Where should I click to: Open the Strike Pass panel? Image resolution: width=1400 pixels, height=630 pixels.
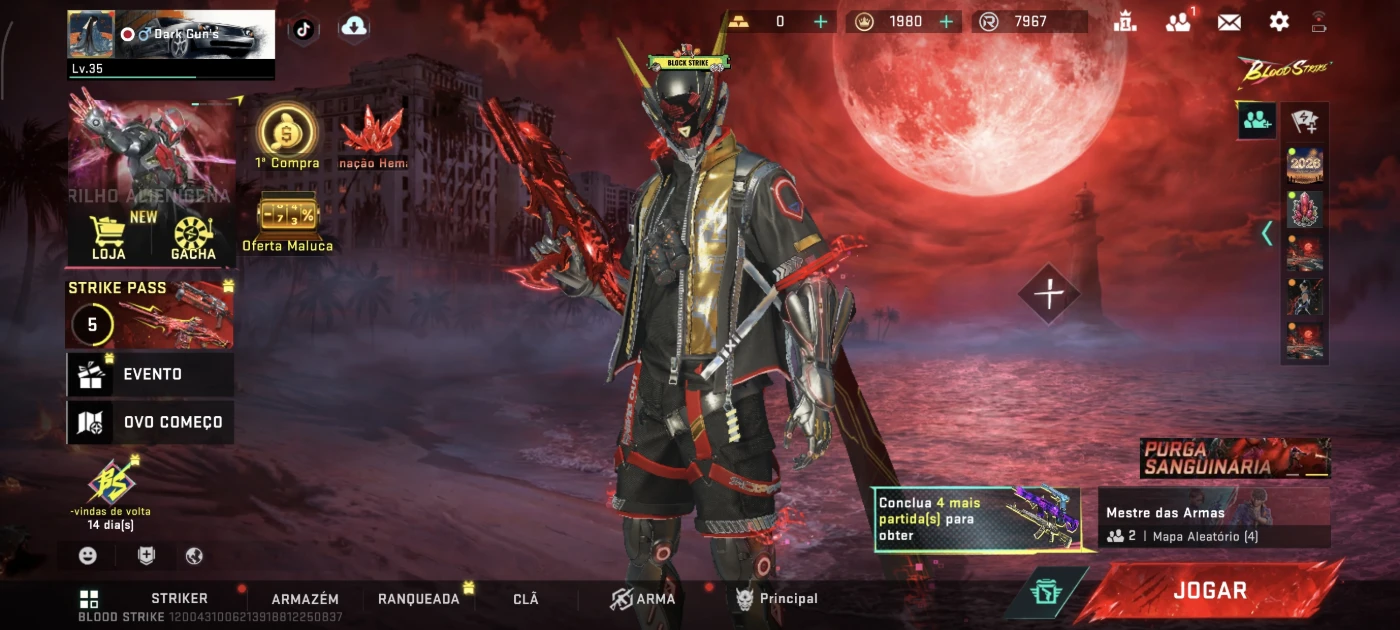[x=150, y=314]
